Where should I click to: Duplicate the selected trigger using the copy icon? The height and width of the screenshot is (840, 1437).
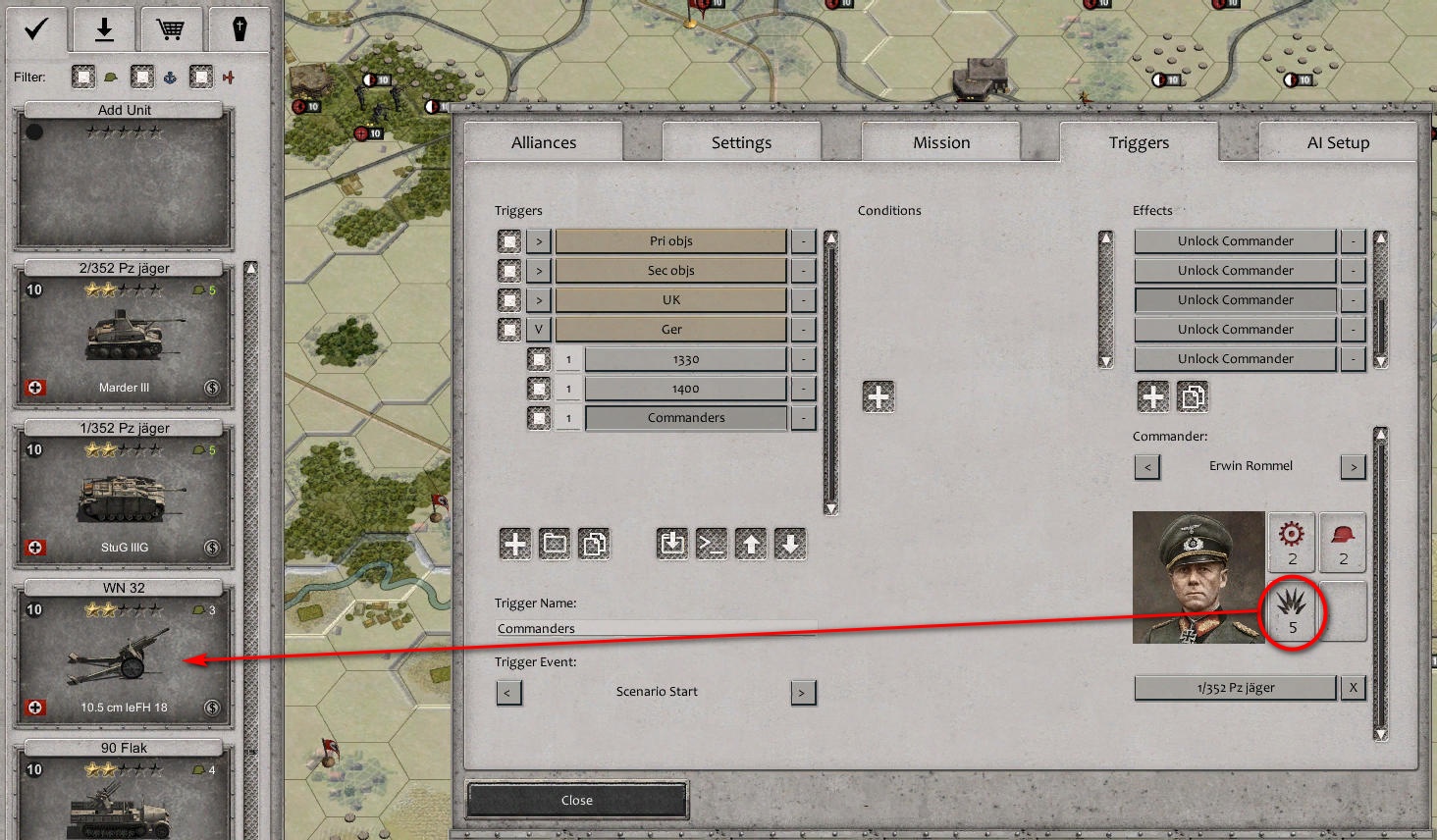click(x=594, y=543)
